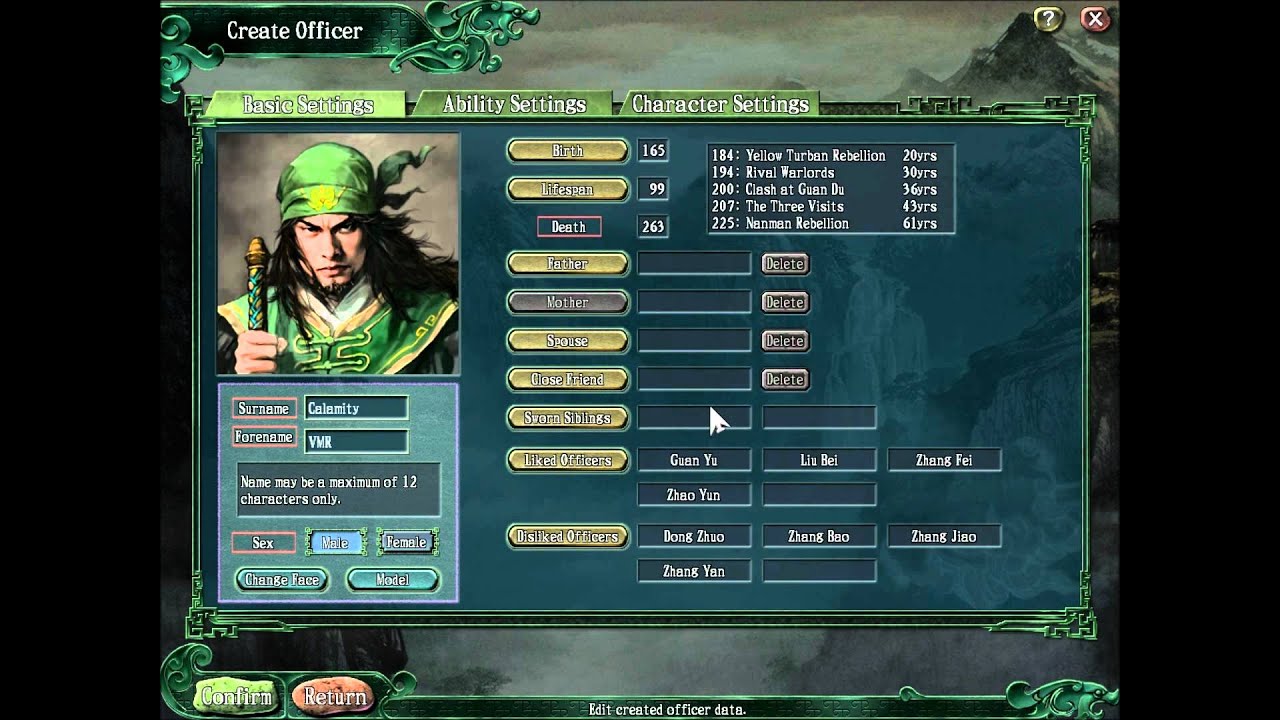
Task: Open the Character Settings tab
Action: (x=720, y=104)
